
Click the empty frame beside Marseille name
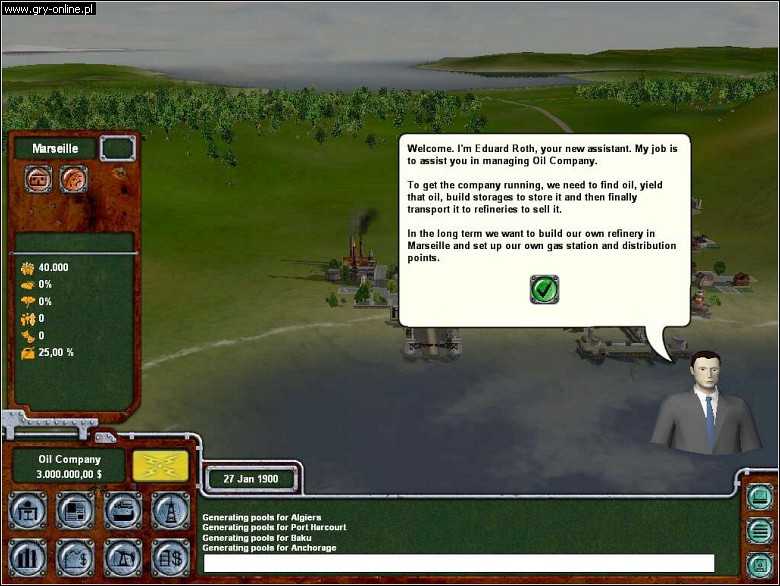(x=117, y=149)
